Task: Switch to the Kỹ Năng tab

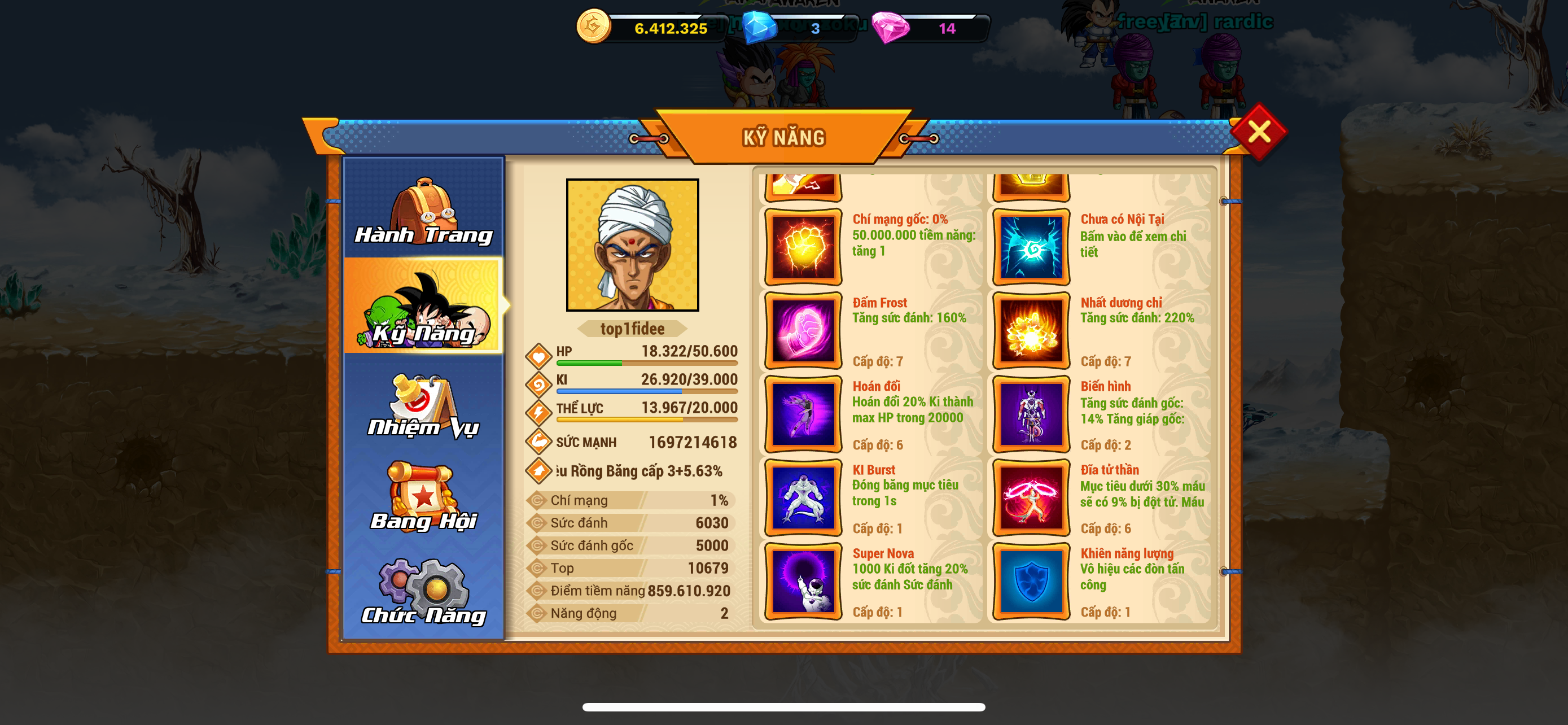Action: click(x=424, y=307)
